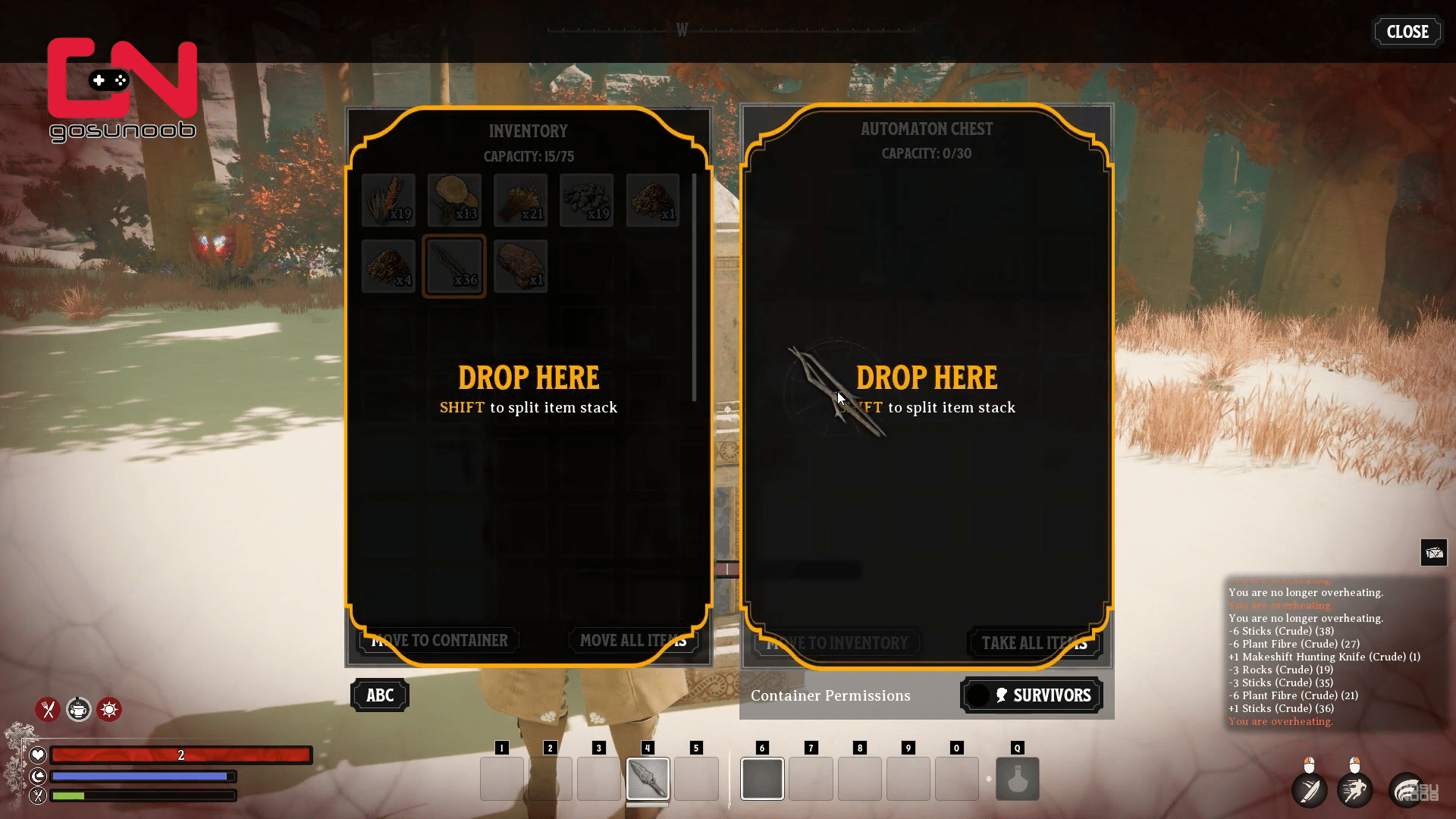Select the mushrooms stack x13

[454, 200]
